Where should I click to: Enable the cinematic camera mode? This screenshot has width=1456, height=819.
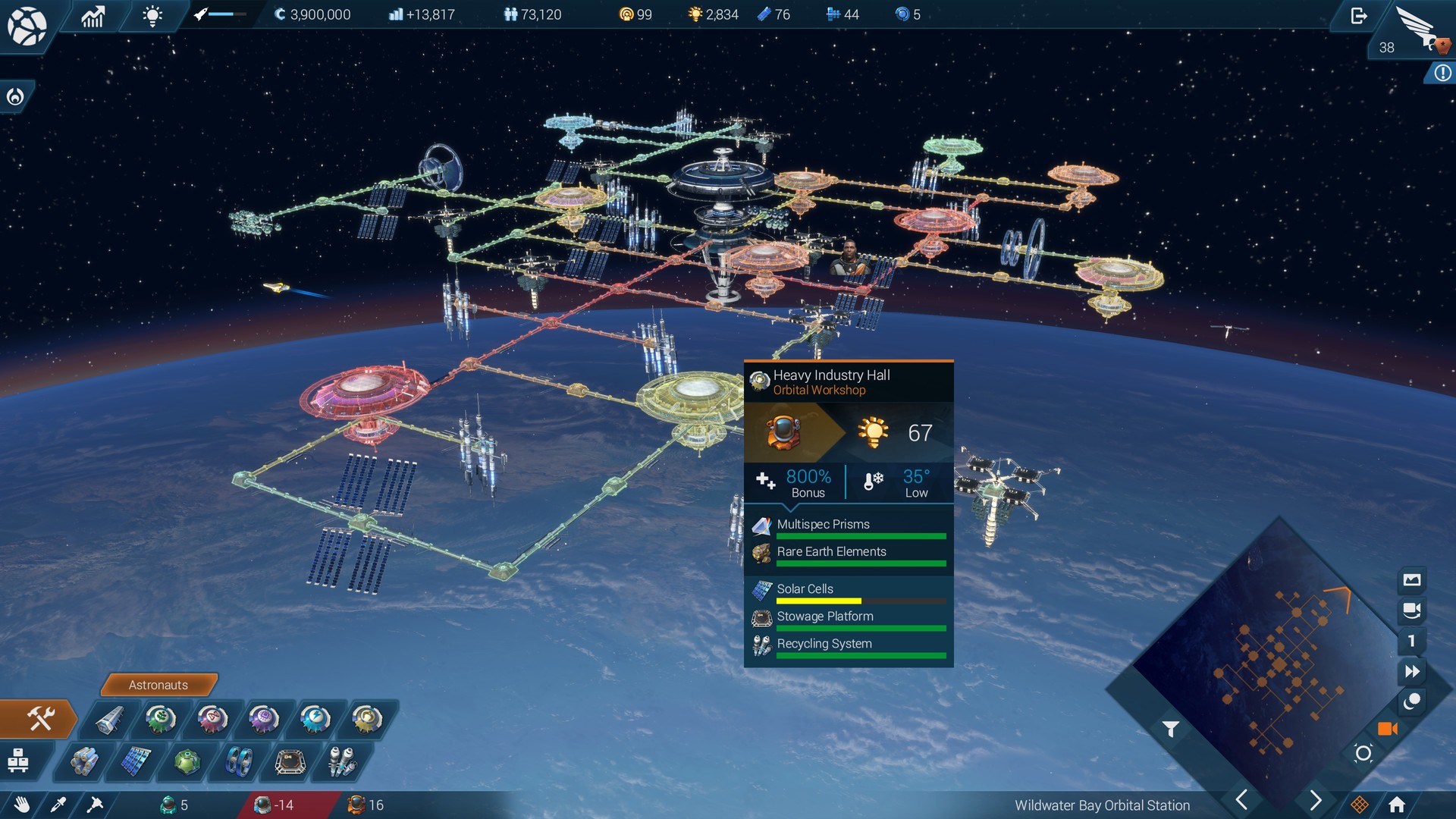(1389, 729)
